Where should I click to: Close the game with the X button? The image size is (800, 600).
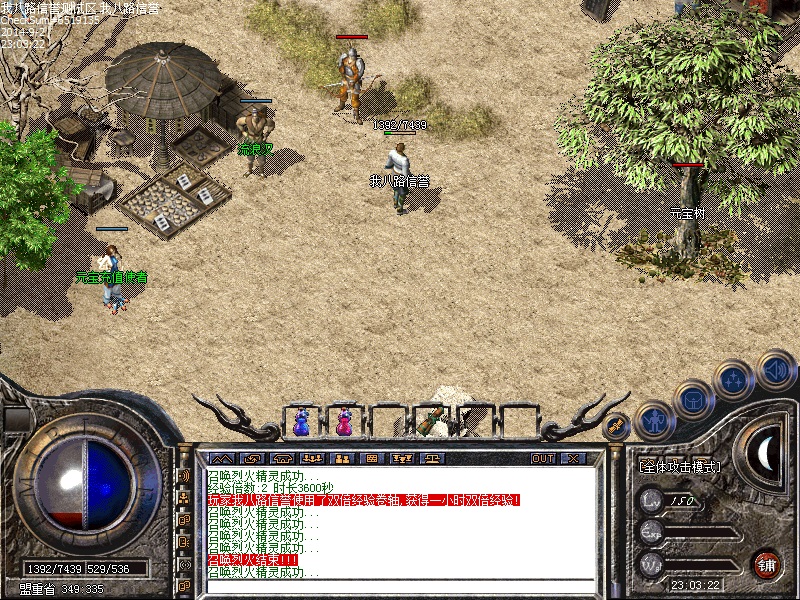(572, 458)
